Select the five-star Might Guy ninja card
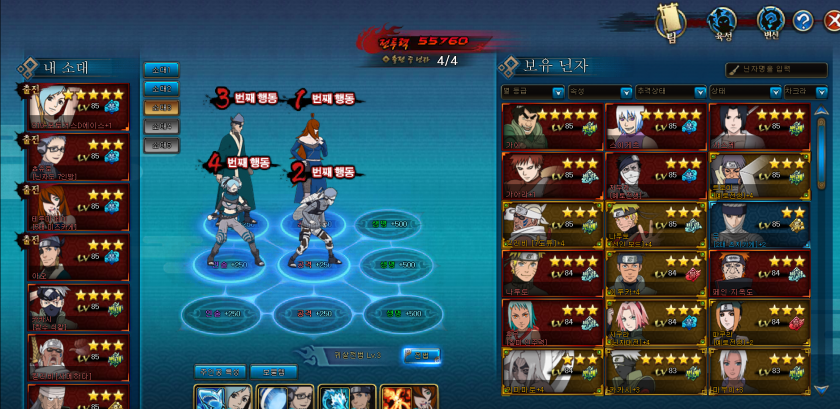The height and width of the screenshot is (409, 840). (552, 127)
